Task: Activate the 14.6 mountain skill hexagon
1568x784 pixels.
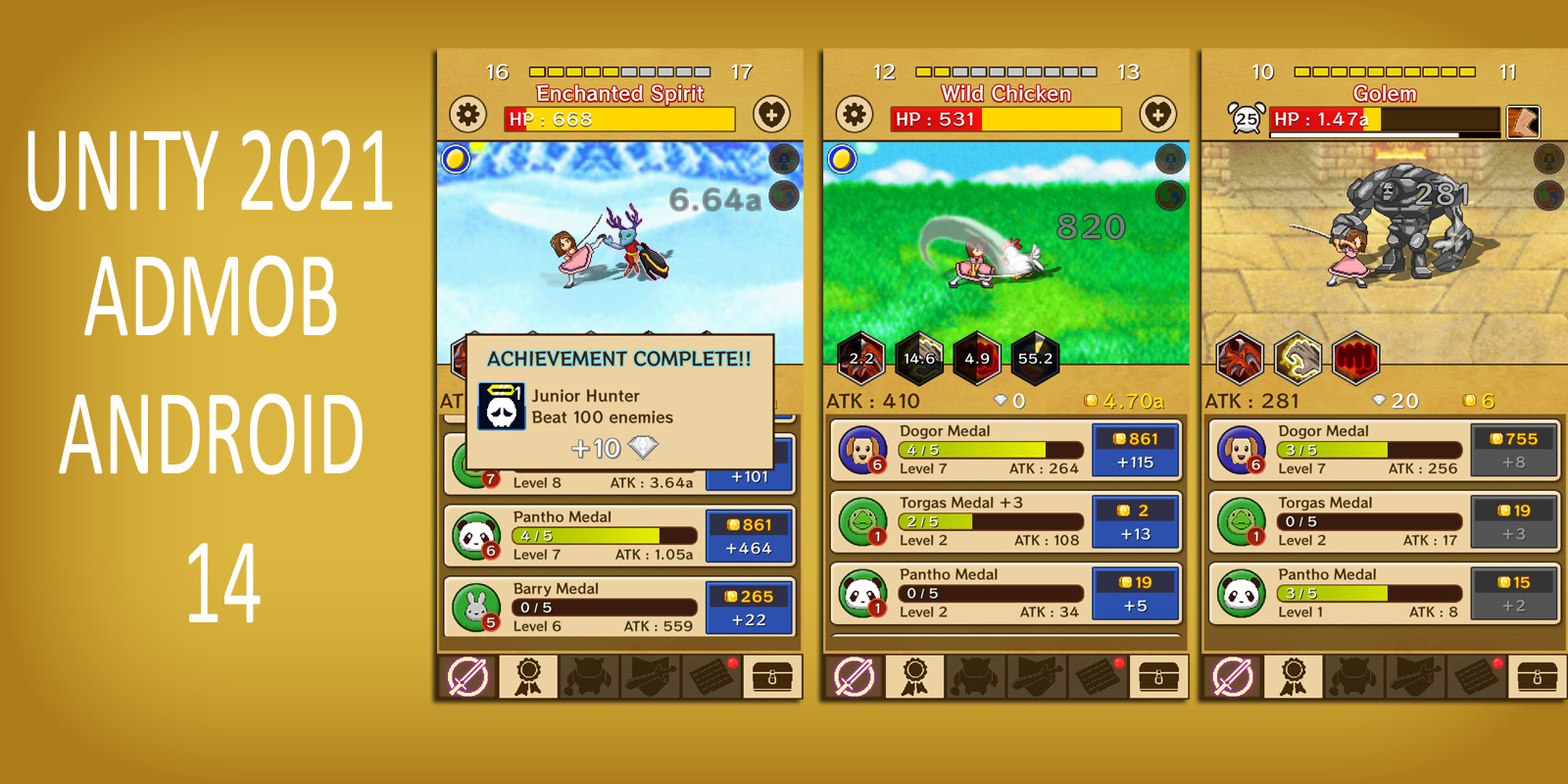Action: click(x=918, y=359)
